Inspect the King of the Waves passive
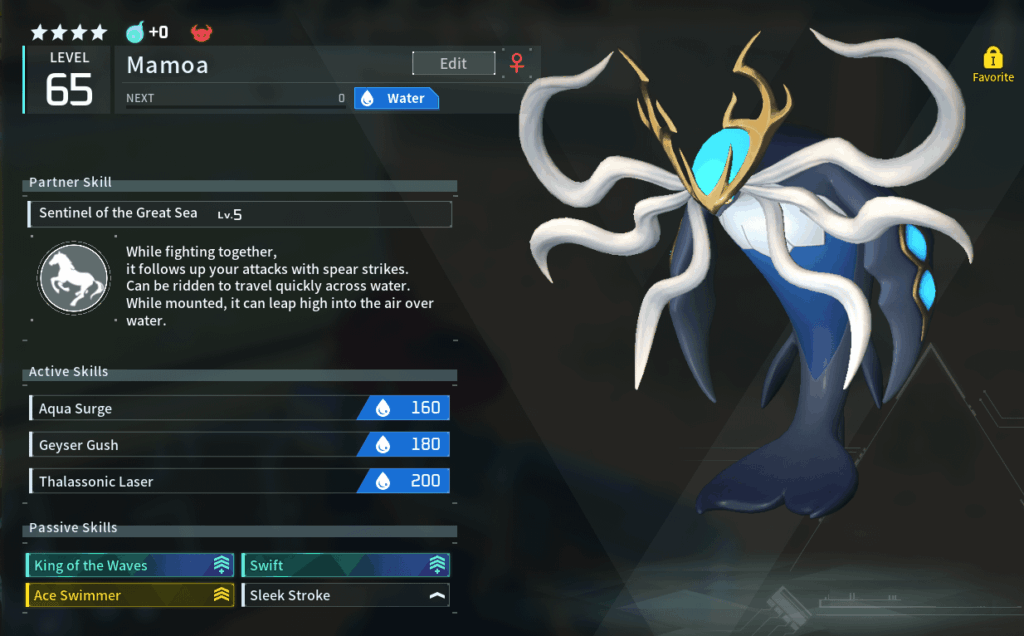This screenshot has height=636, width=1024. (130, 565)
